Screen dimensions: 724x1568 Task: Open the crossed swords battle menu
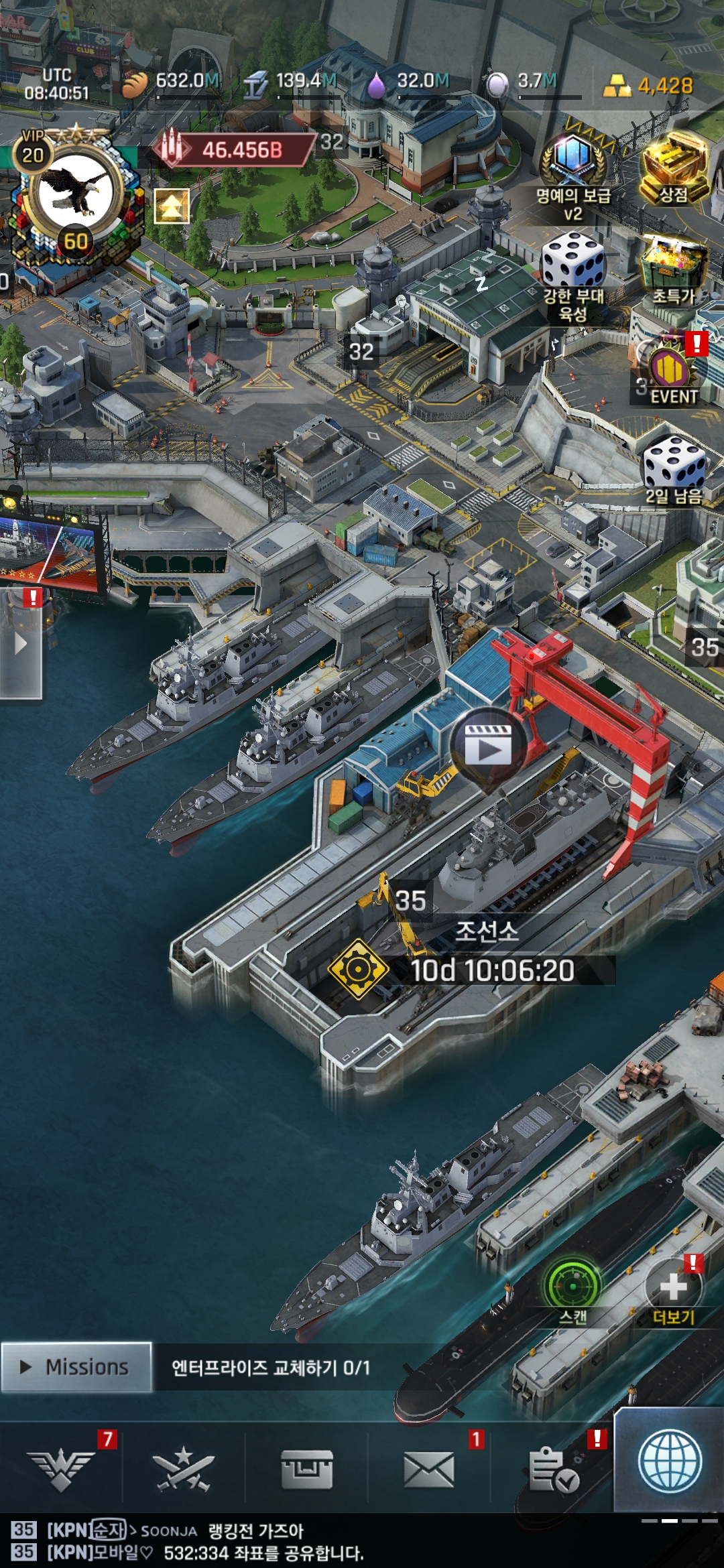pyautogui.click(x=184, y=1469)
